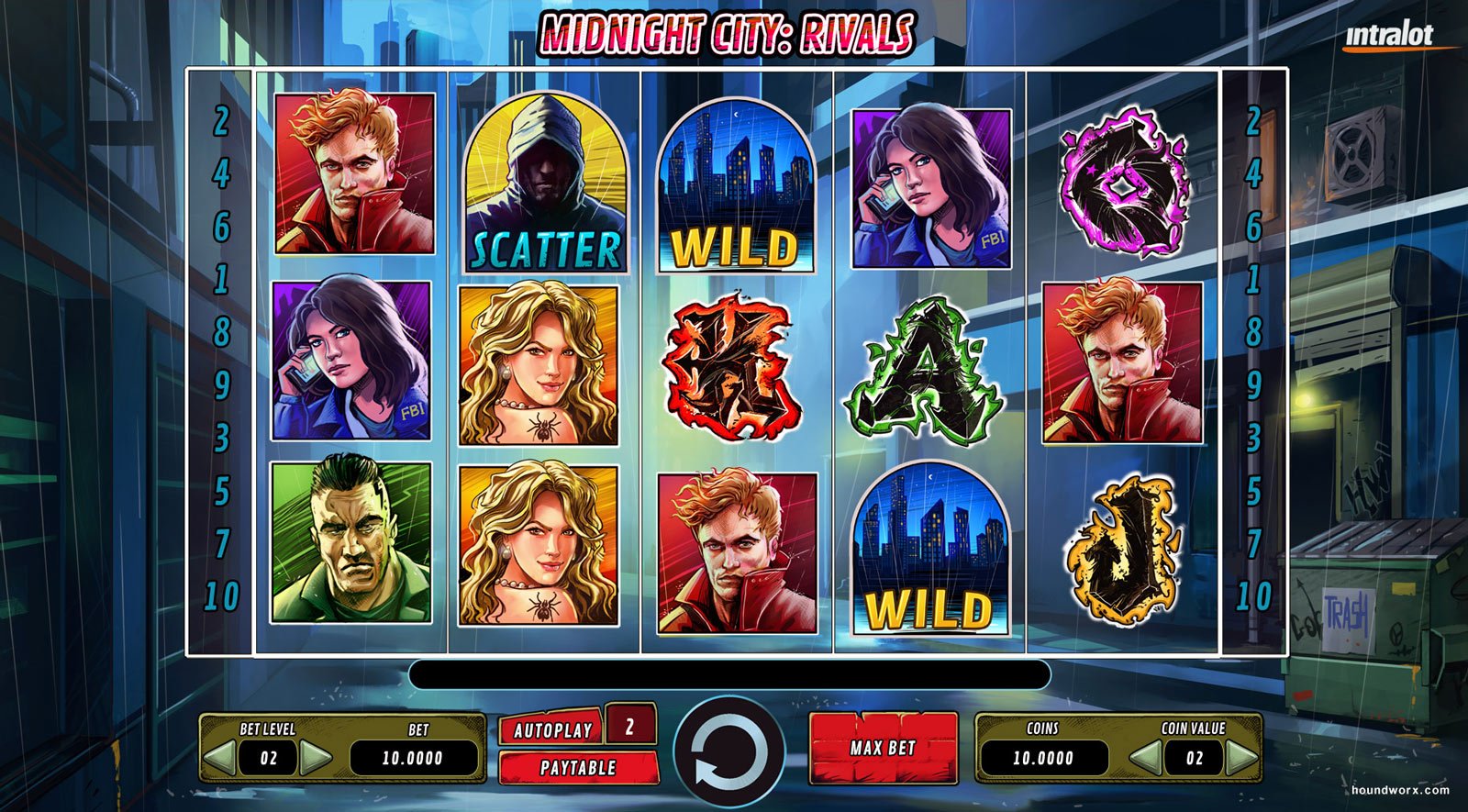Spin the reels with the circular arrow button
1468x812 pixels.
[x=728, y=751]
